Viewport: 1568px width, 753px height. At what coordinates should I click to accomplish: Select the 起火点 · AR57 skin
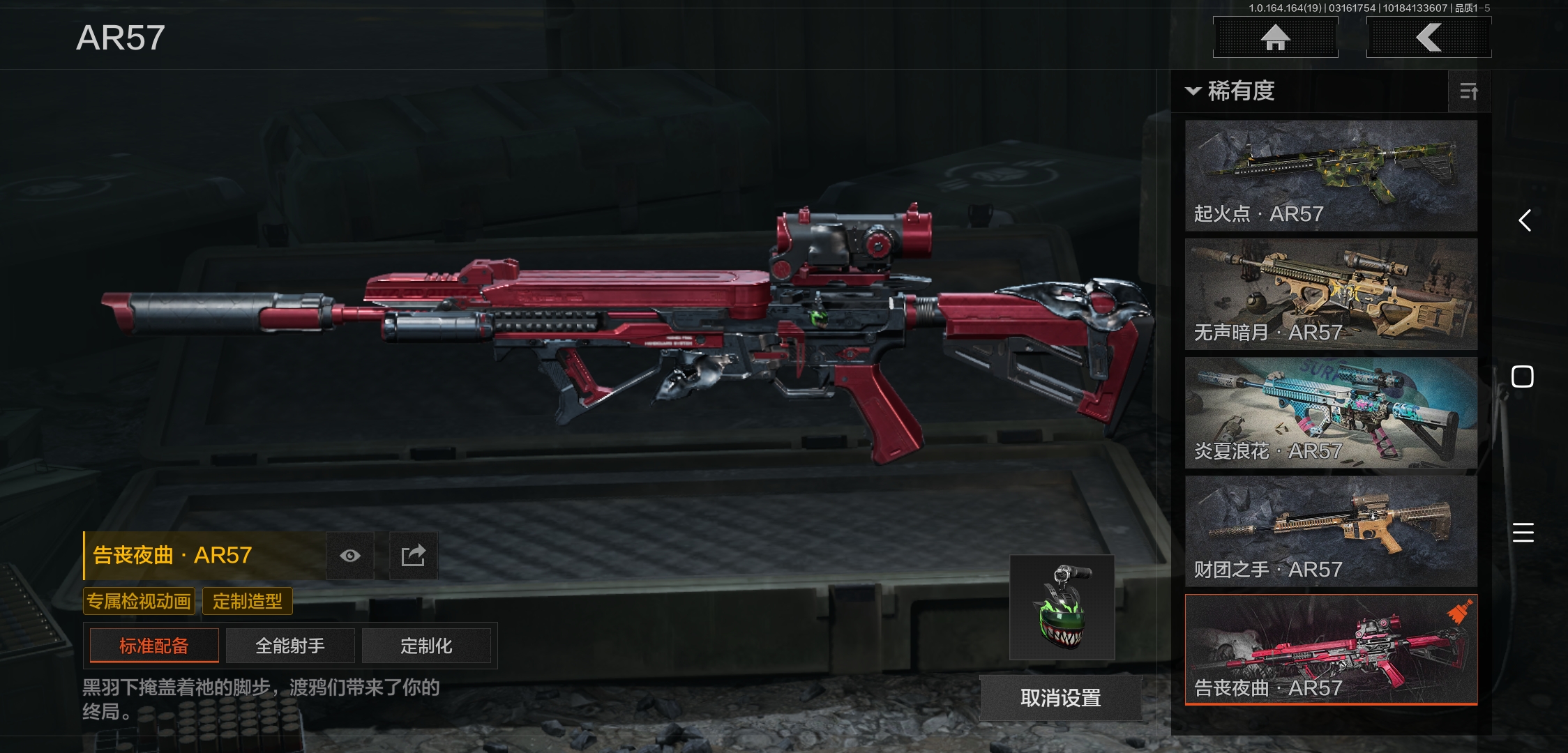[1331, 175]
